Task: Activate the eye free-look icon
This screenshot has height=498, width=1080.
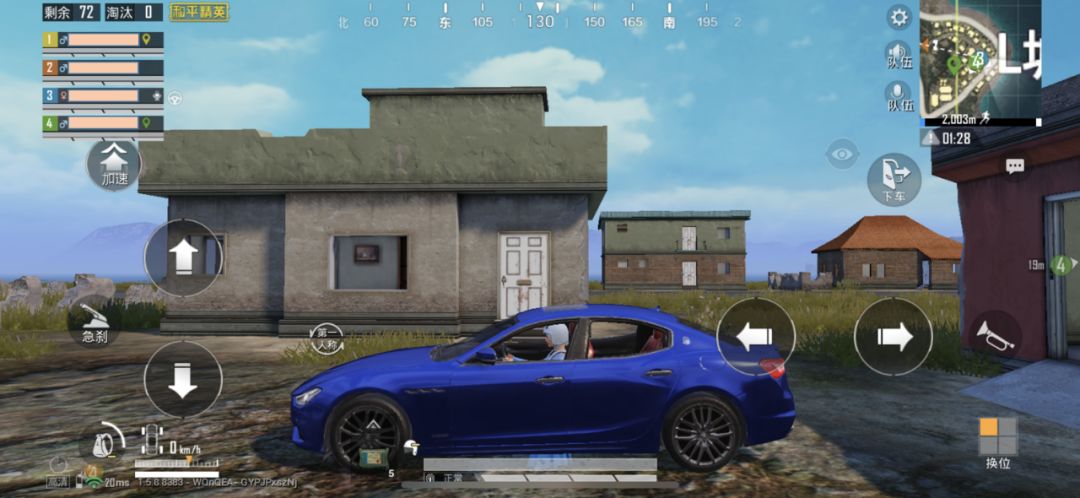Action: pyautogui.click(x=843, y=153)
